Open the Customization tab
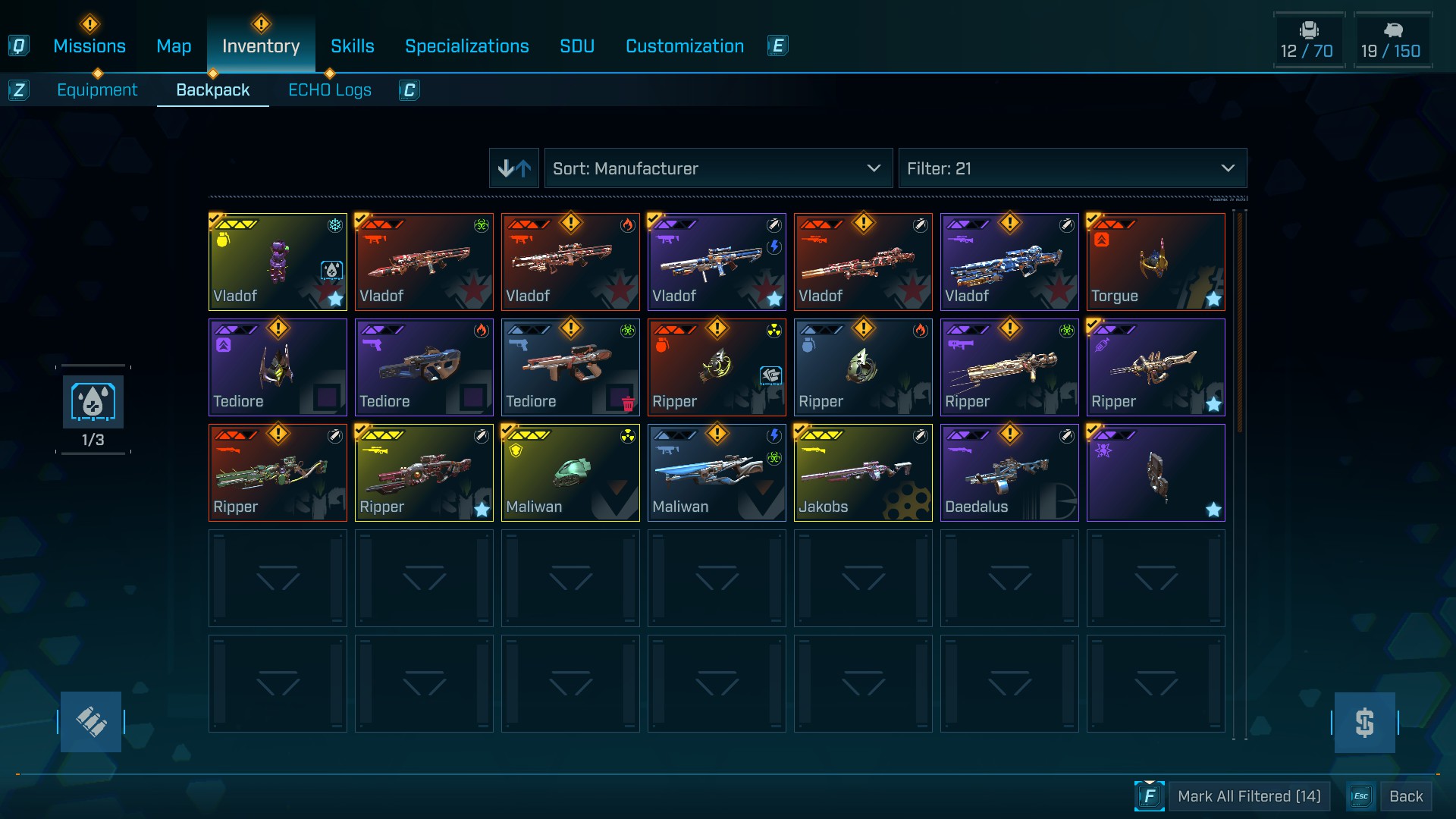 (x=684, y=46)
